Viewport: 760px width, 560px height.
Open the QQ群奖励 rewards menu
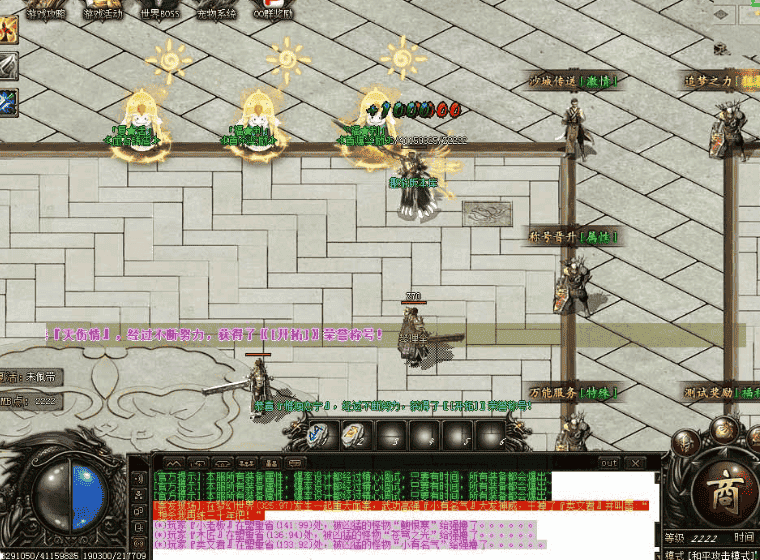point(272,13)
